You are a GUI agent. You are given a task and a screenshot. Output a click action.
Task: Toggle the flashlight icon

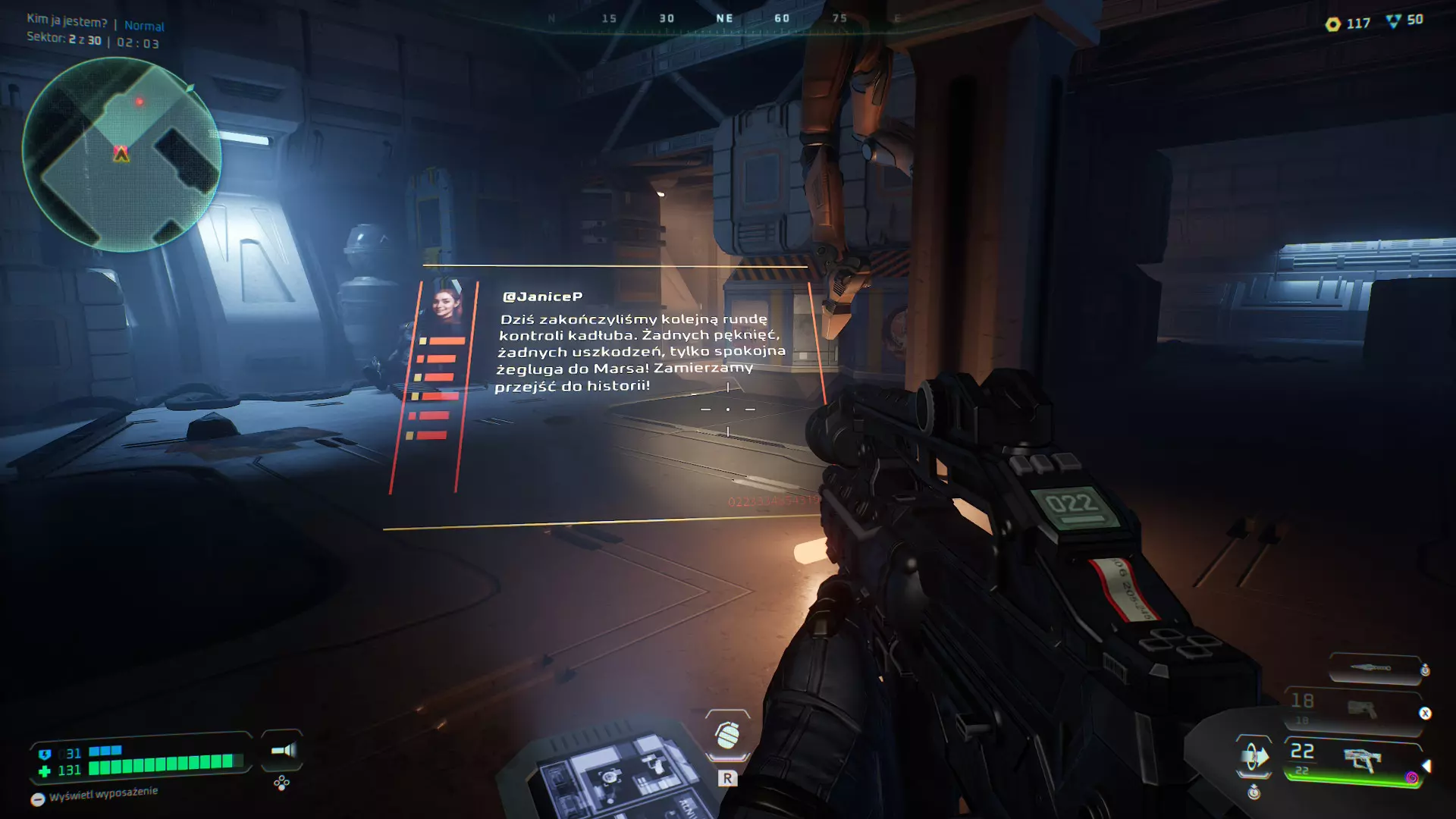[283, 750]
